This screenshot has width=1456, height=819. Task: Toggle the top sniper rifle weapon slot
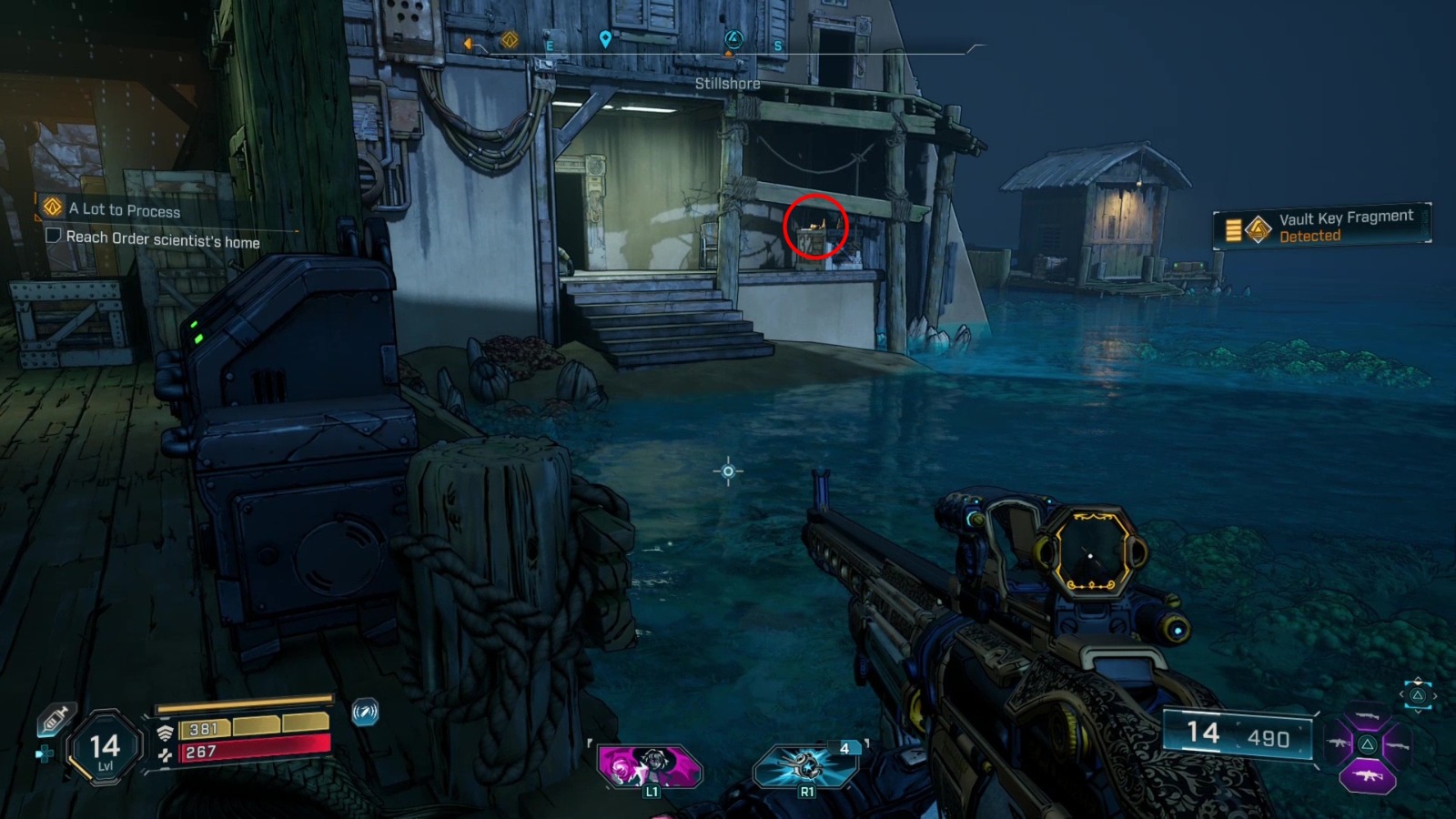coord(1367,715)
